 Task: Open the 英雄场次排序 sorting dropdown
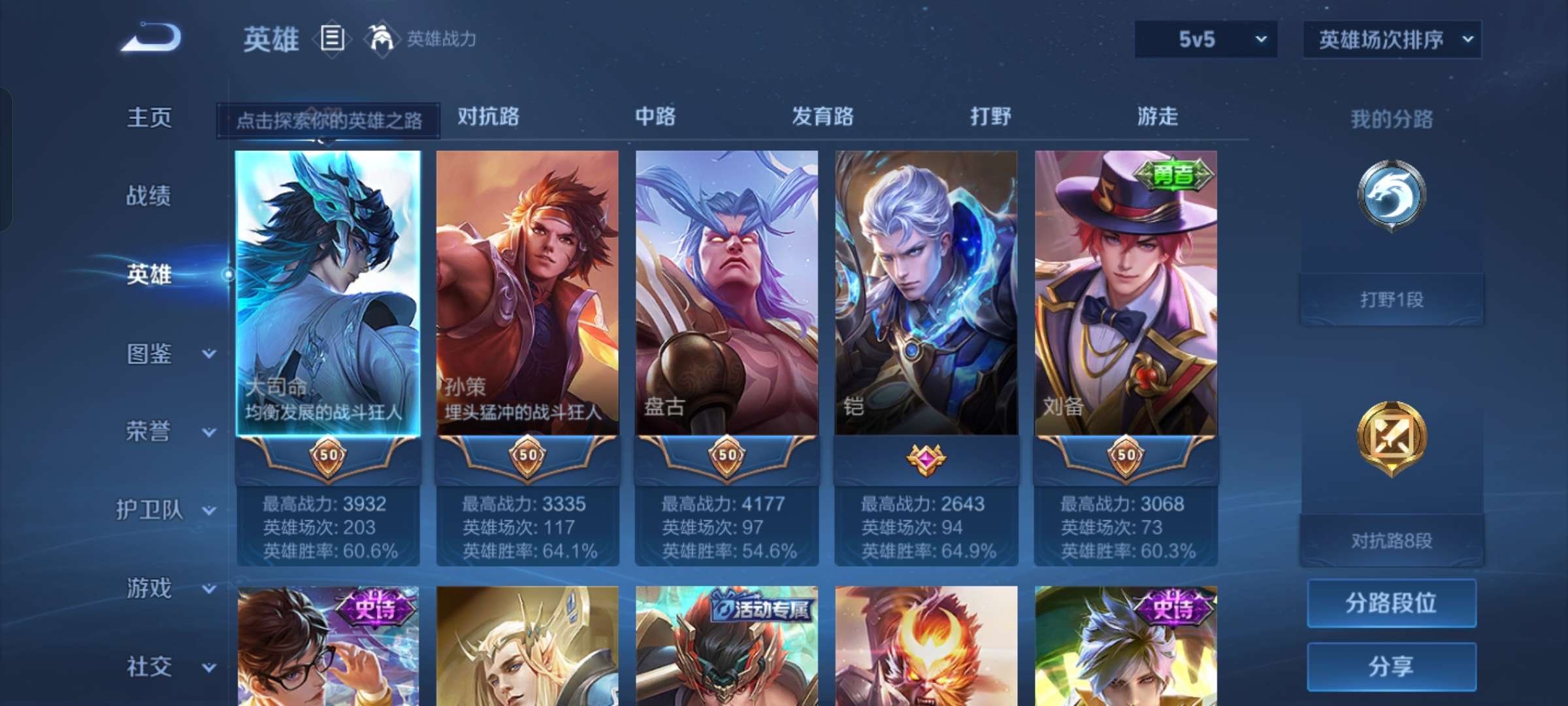1392,39
